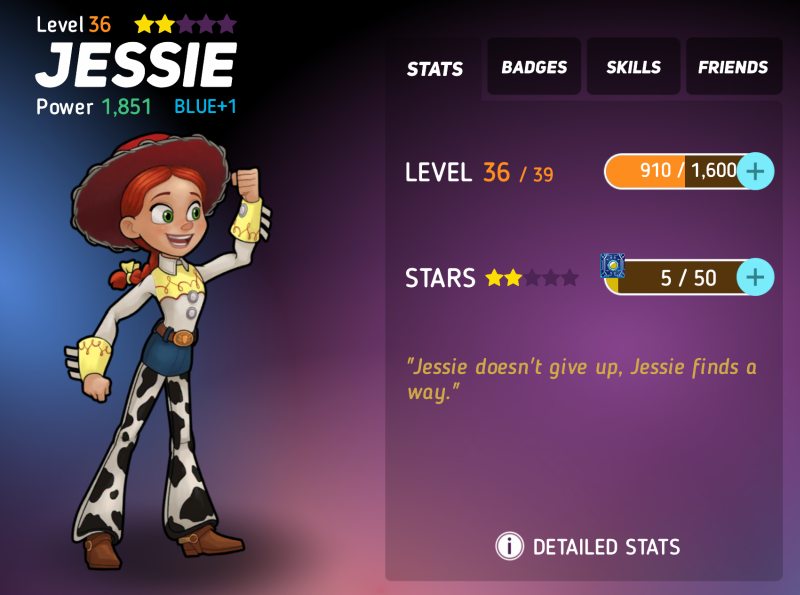The width and height of the screenshot is (800, 595).
Task: Click the hero chip icon by stars bar
Action: point(612,266)
